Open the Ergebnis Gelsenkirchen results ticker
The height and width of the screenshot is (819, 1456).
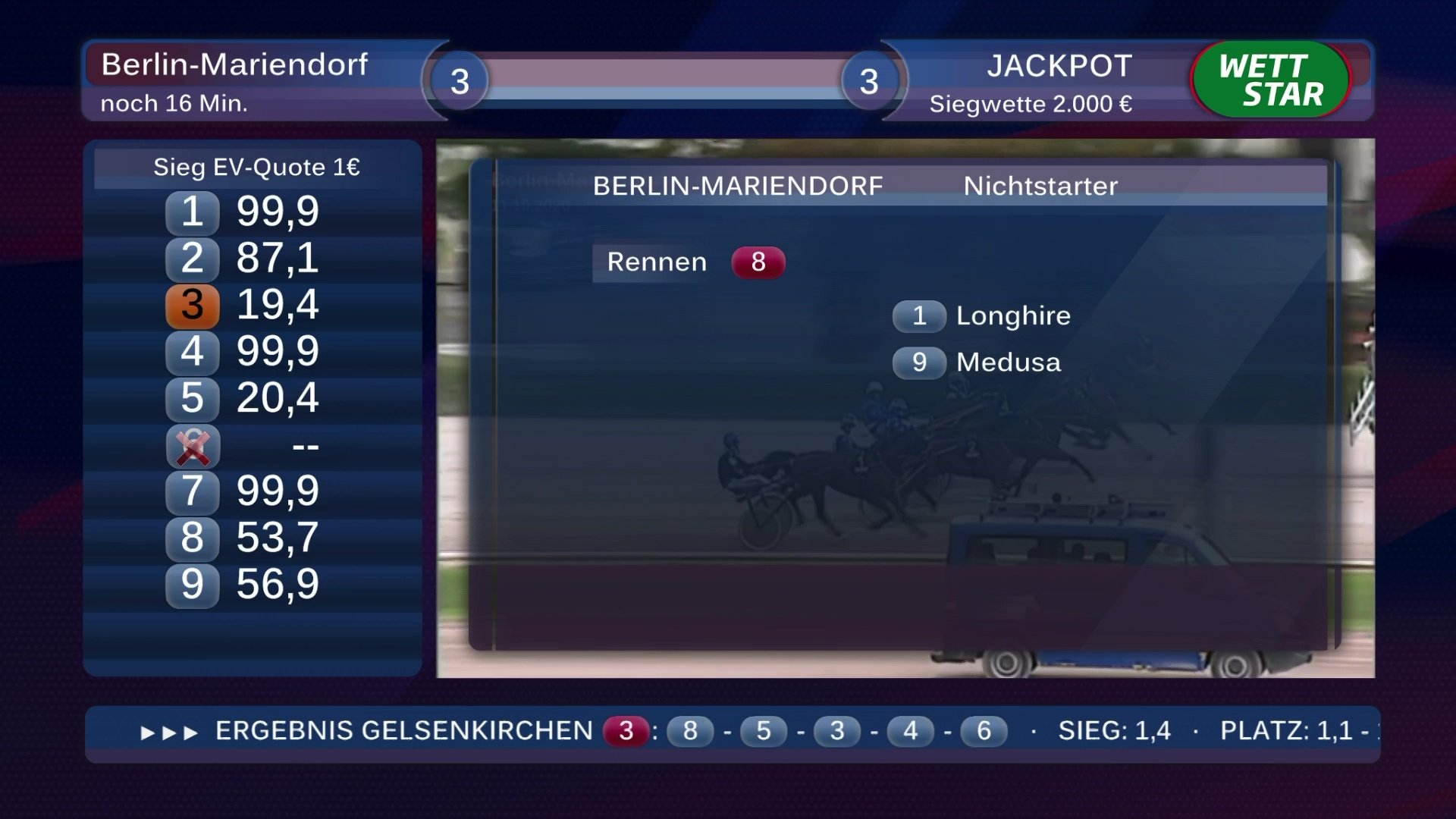[403, 731]
